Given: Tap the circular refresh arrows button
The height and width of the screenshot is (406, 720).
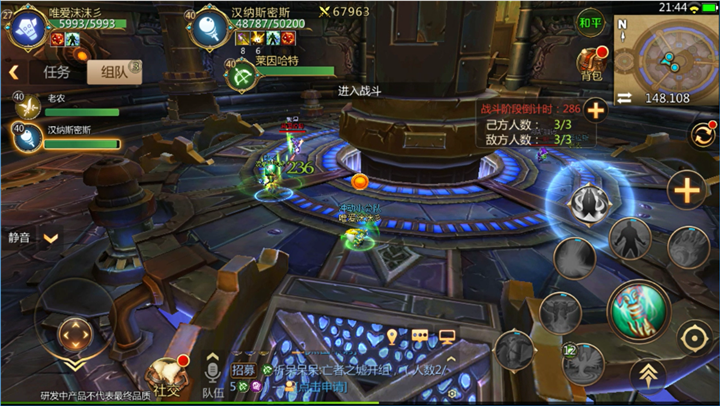Looking at the screenshot, I should coord(702,135).
